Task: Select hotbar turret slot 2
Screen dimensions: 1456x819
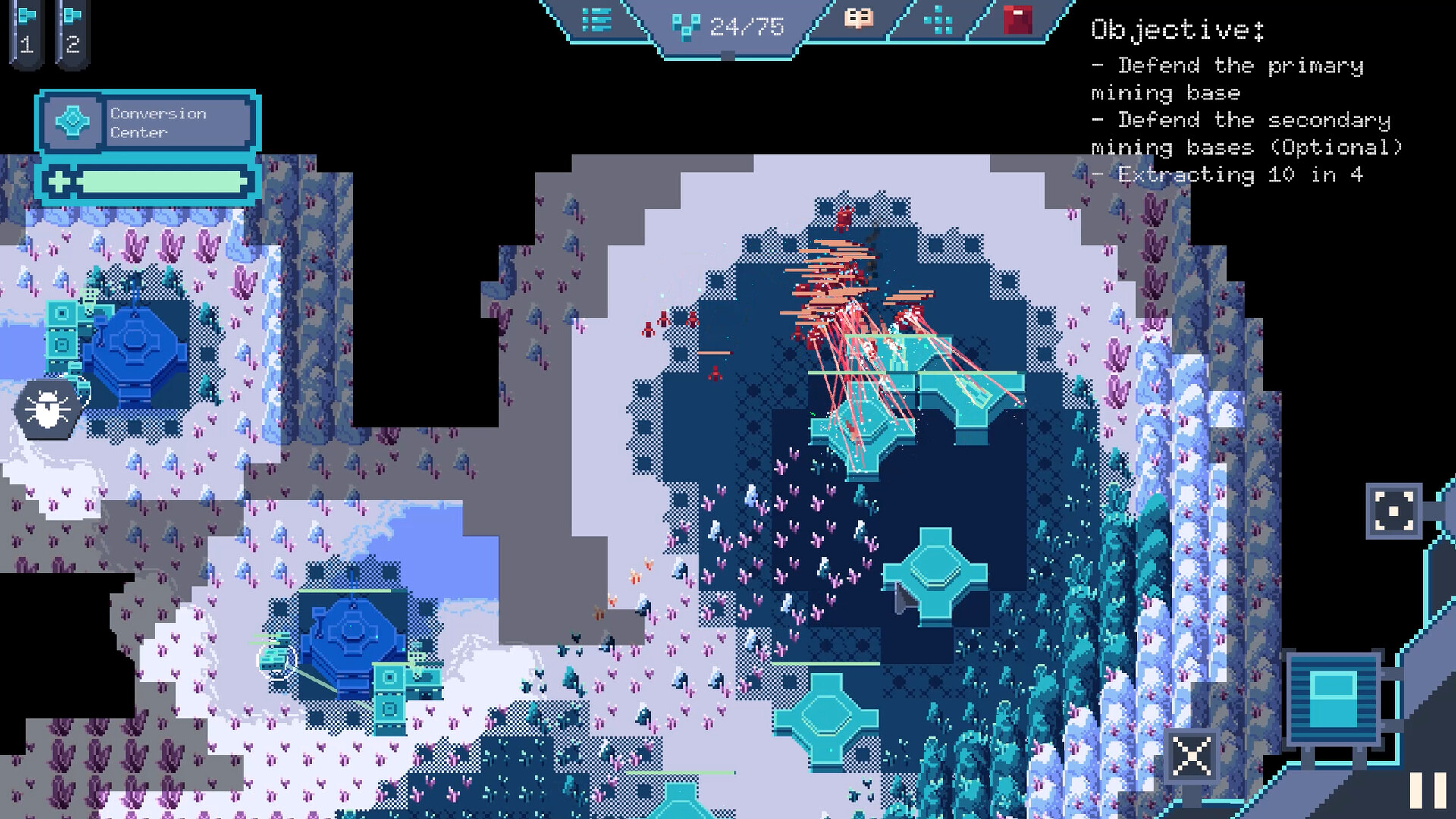Action: pyautogui.click(x=71, y=30)
